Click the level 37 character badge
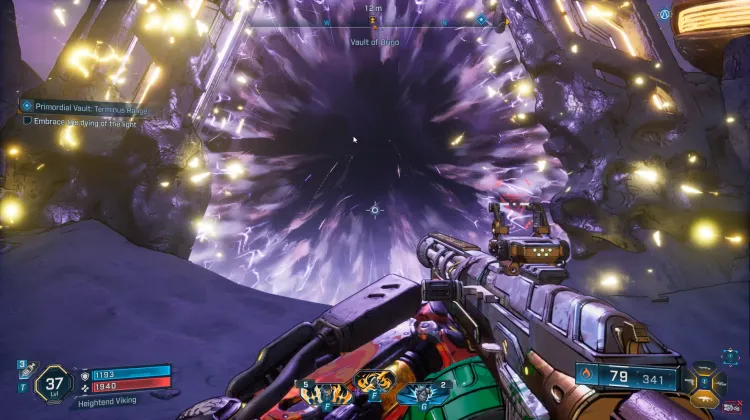This screenshot has height=420, width=750. (x=53, y=383)
